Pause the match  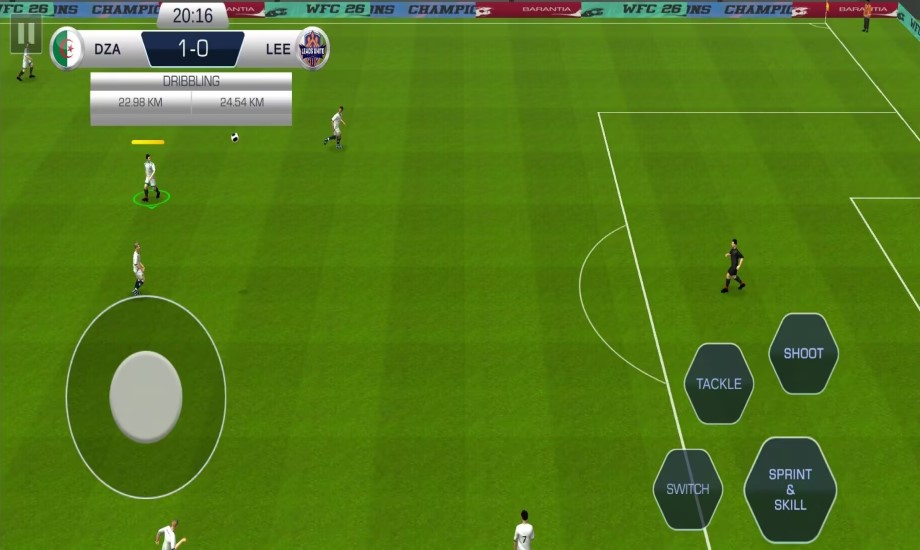click(26, 33)
